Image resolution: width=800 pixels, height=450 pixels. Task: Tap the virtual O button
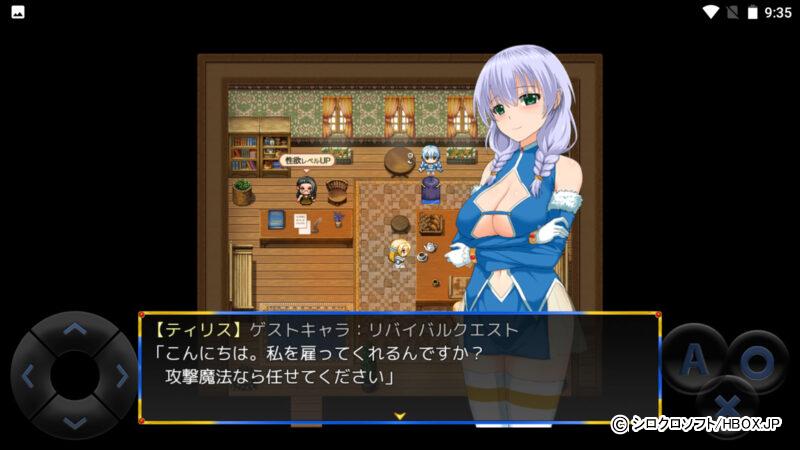(x=757, y=360)
